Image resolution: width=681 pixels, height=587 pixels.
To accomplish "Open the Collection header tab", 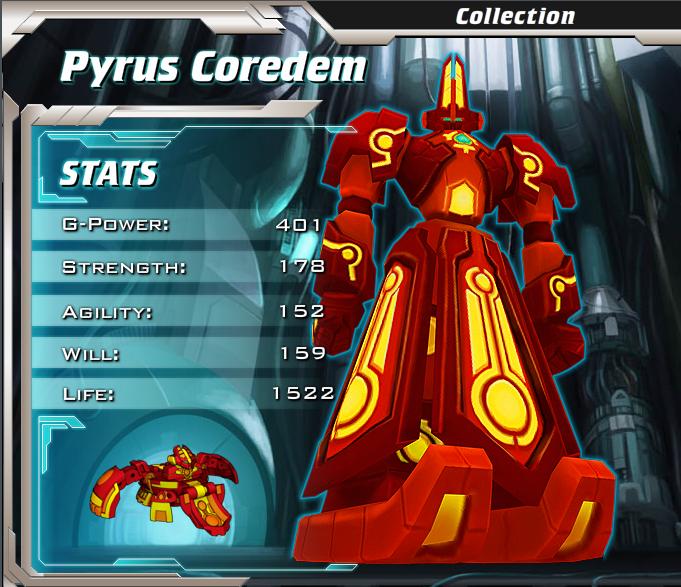I will 515,16.
